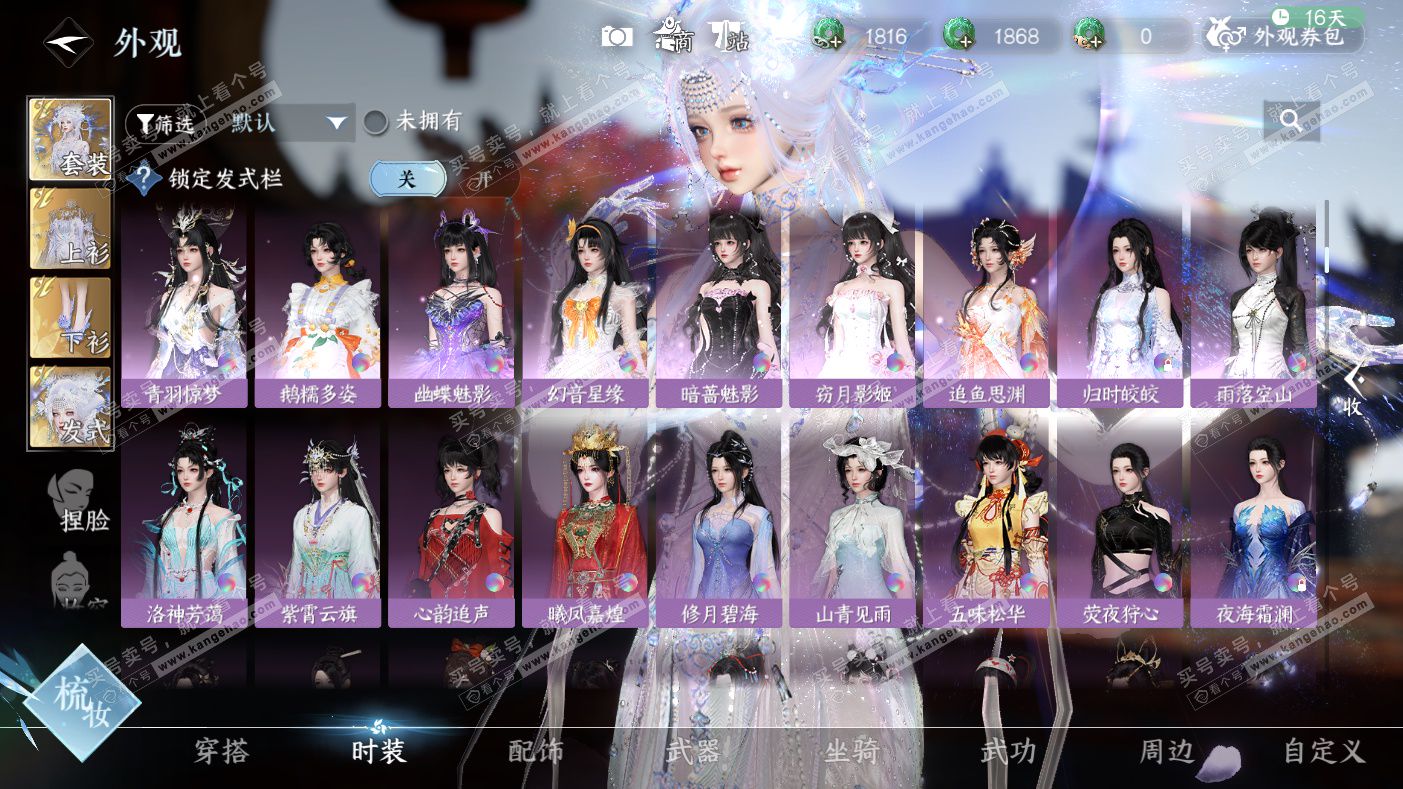Choose the 青羽惊梦 outfit
Viewport: 1403px width, 789px height.
(x=184, y=308)
